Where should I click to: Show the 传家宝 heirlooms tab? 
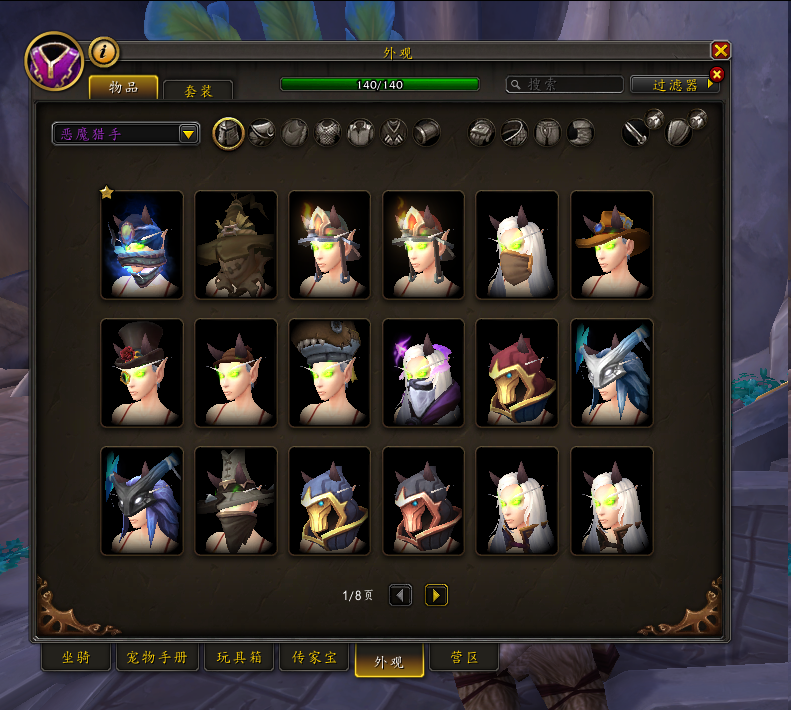314,658
